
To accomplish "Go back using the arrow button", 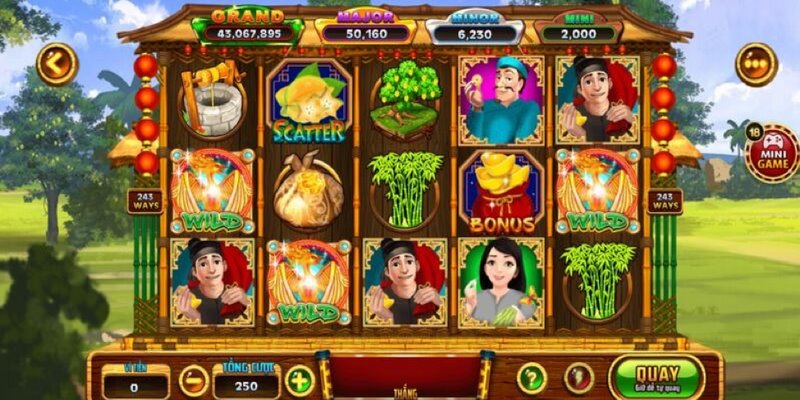I will pyautogui.click(x=57, y=64).
